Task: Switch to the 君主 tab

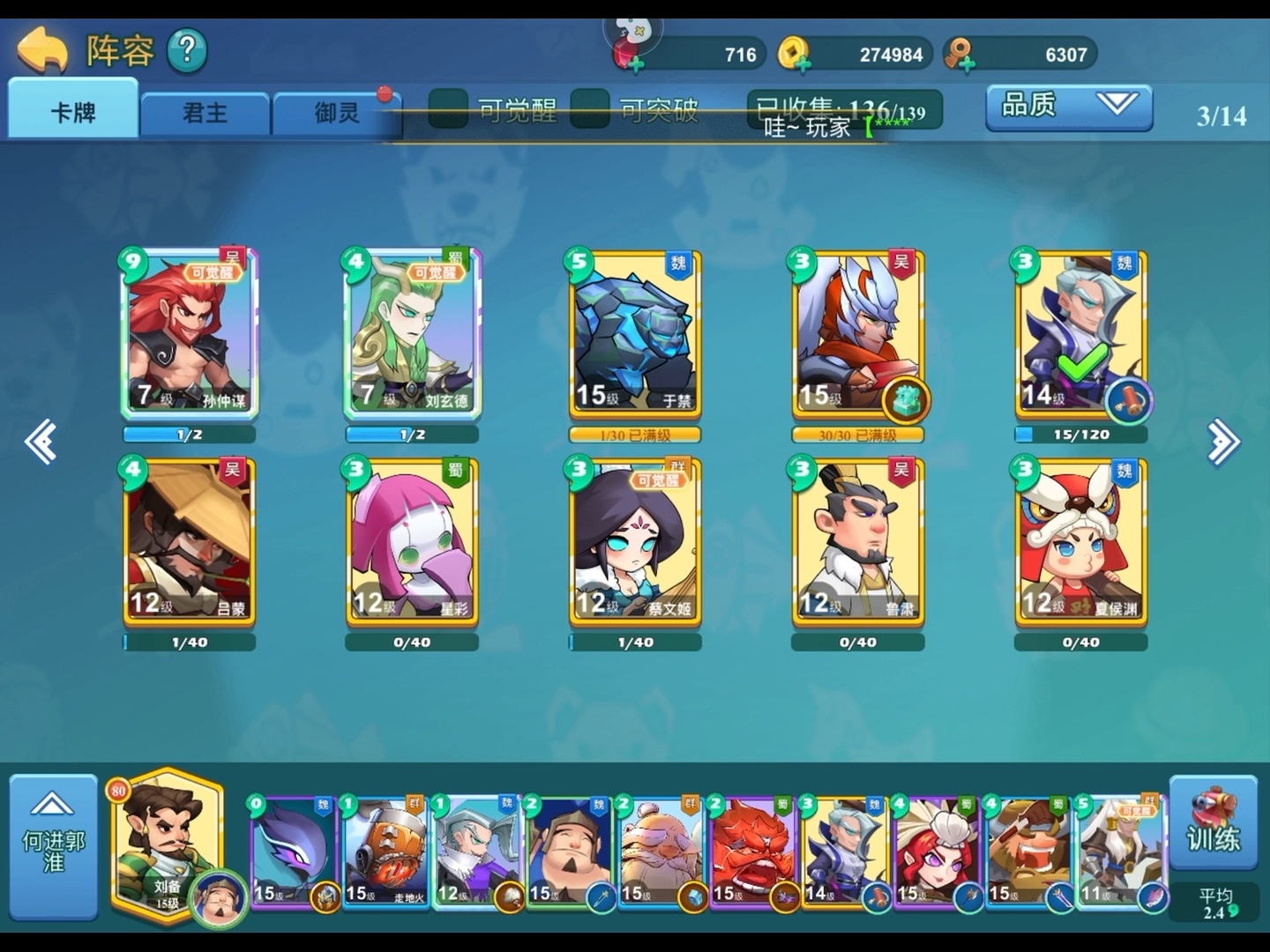Action: point(205,114)
